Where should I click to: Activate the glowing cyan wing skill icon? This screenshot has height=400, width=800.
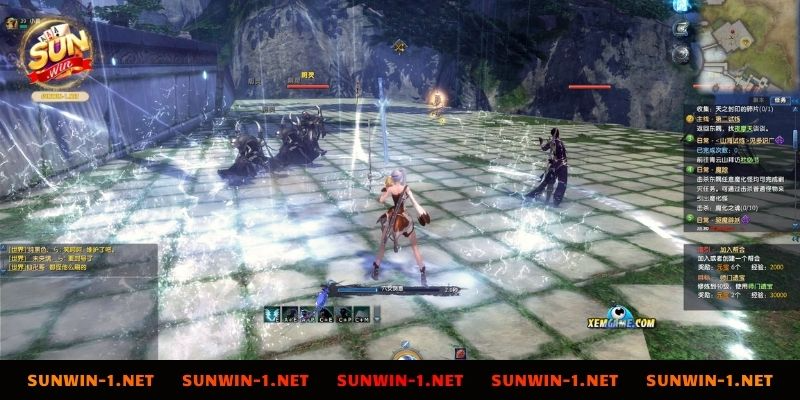(271, 313)
